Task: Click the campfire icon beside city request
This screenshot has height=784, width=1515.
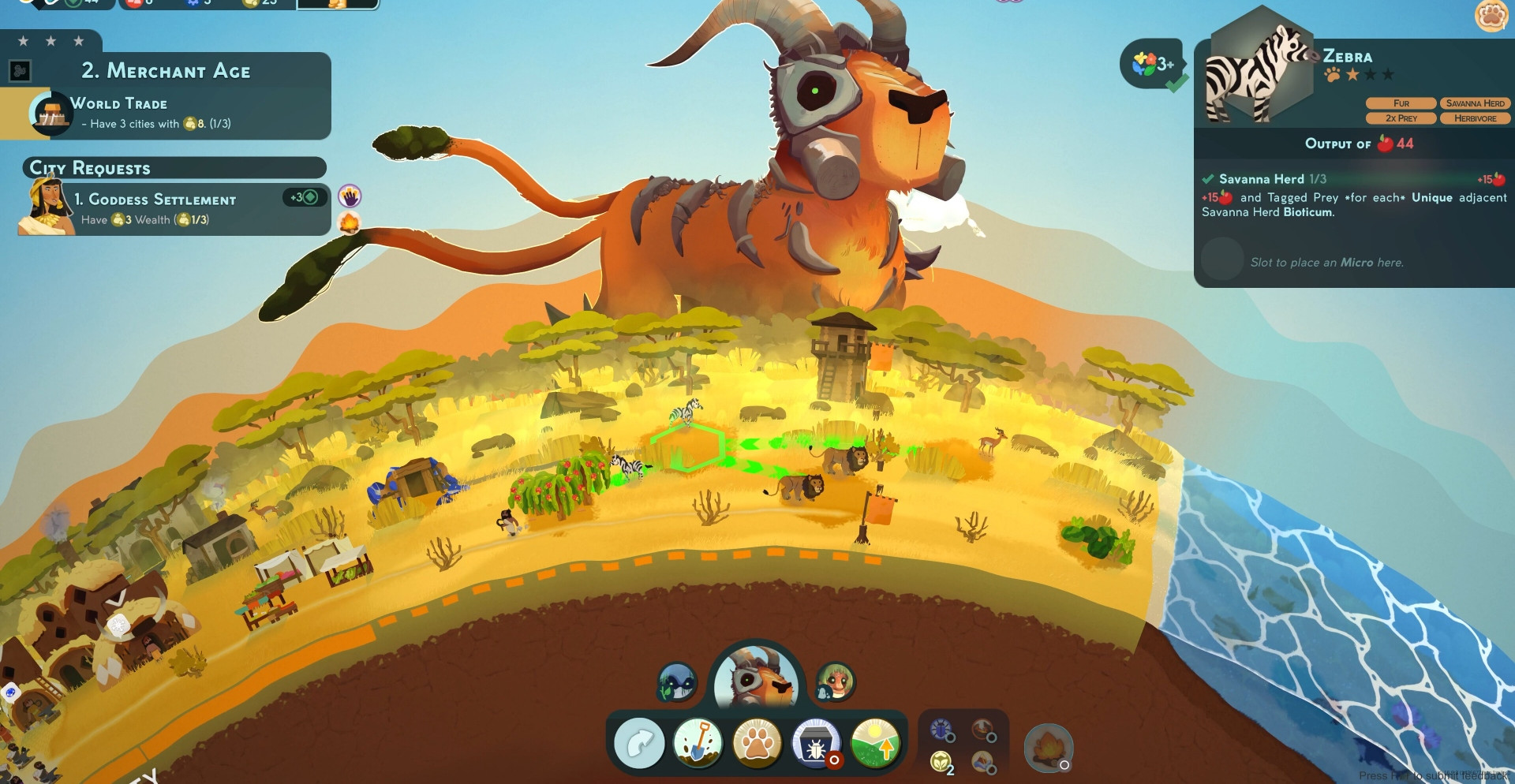Action: (x=350, y=223)
